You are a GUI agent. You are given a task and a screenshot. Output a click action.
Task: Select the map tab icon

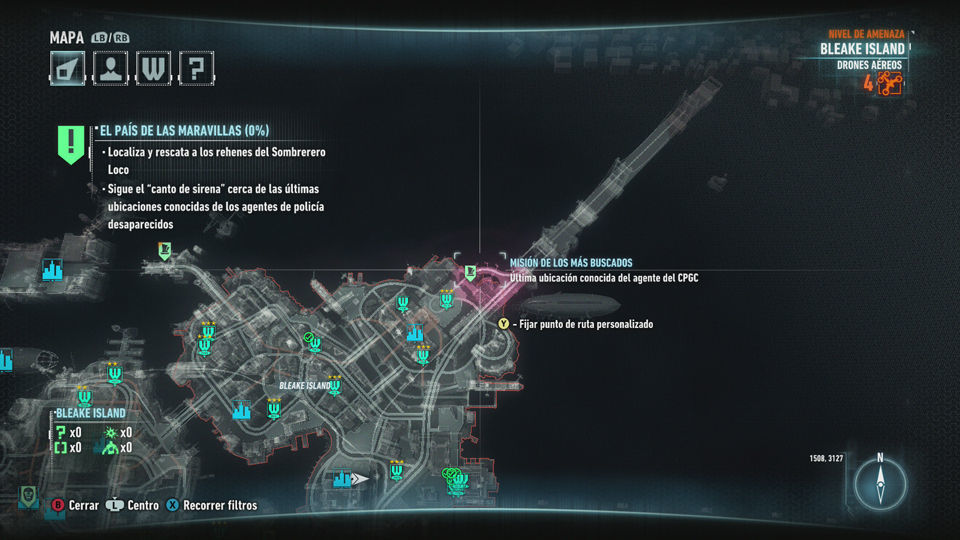click(68, 68)
